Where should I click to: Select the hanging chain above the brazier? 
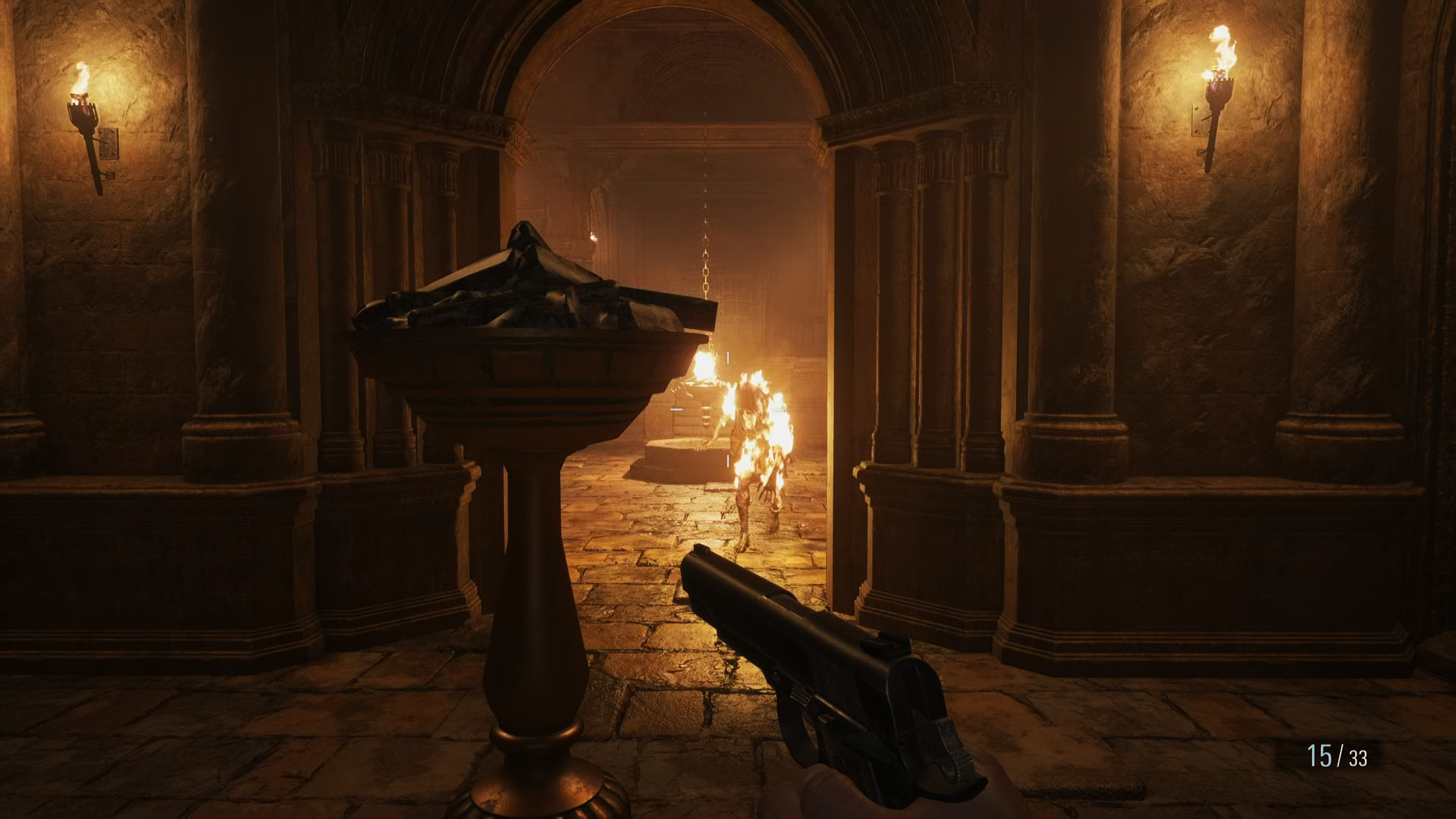click(706, 227)
